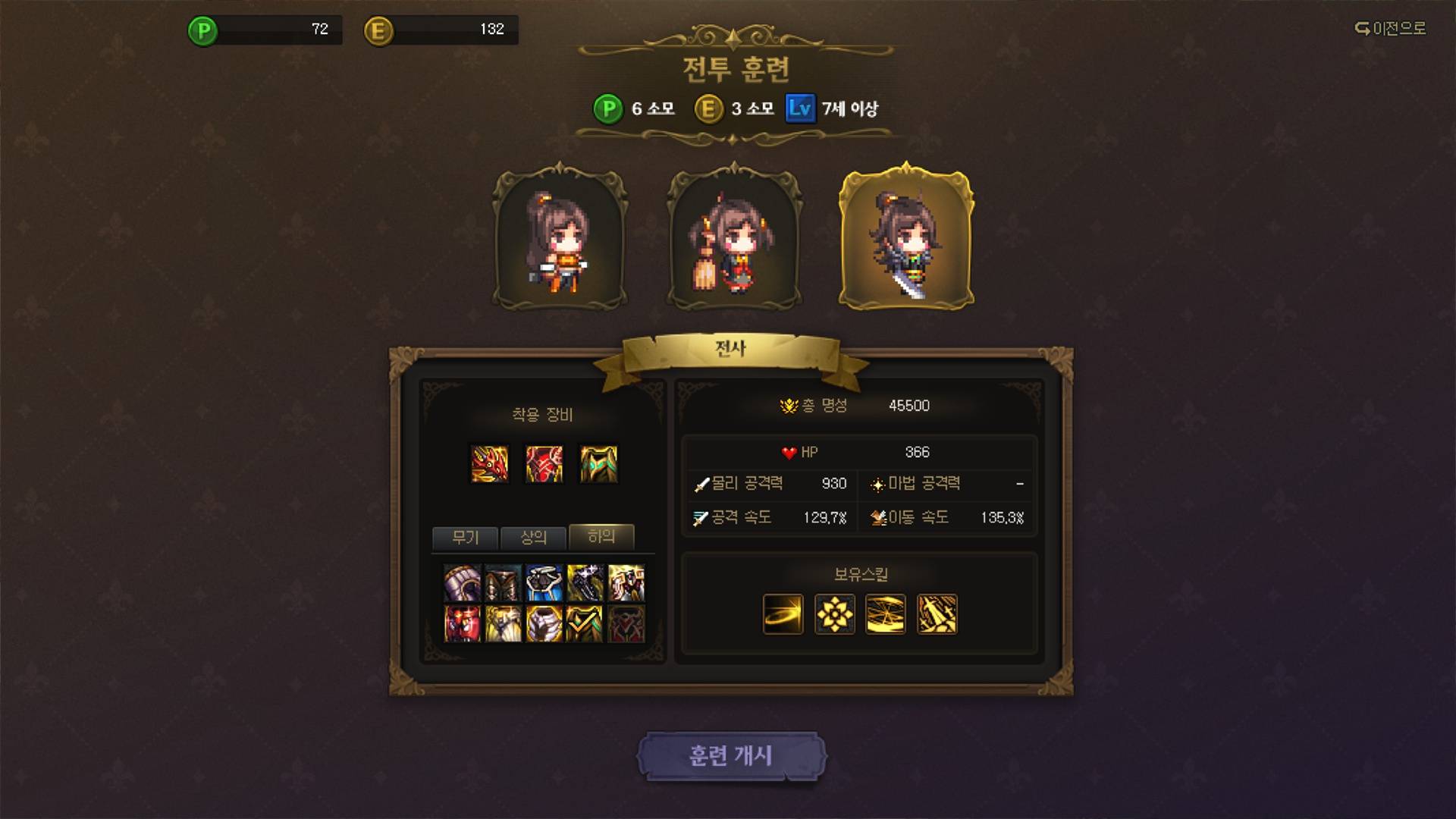Click the equipped gold-green pants slot
1456x819 pixels.
(599, 464)
